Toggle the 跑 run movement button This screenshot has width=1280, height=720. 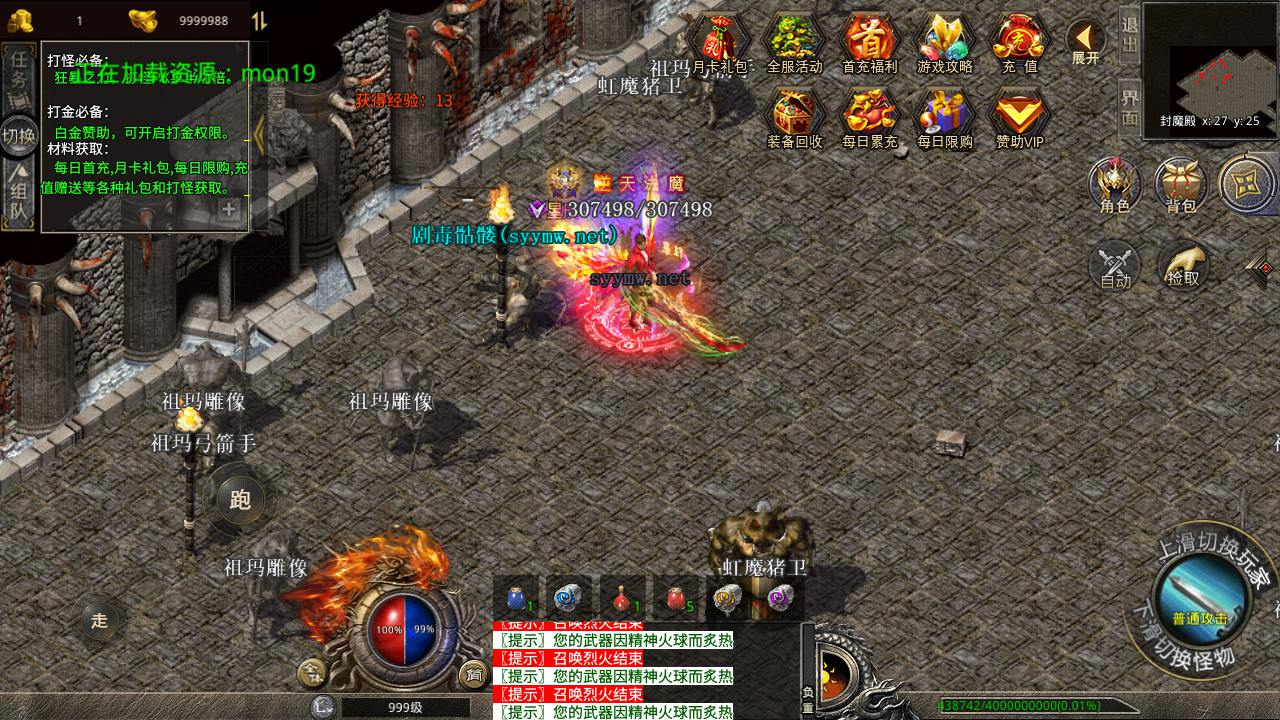[x=240, y=500]
